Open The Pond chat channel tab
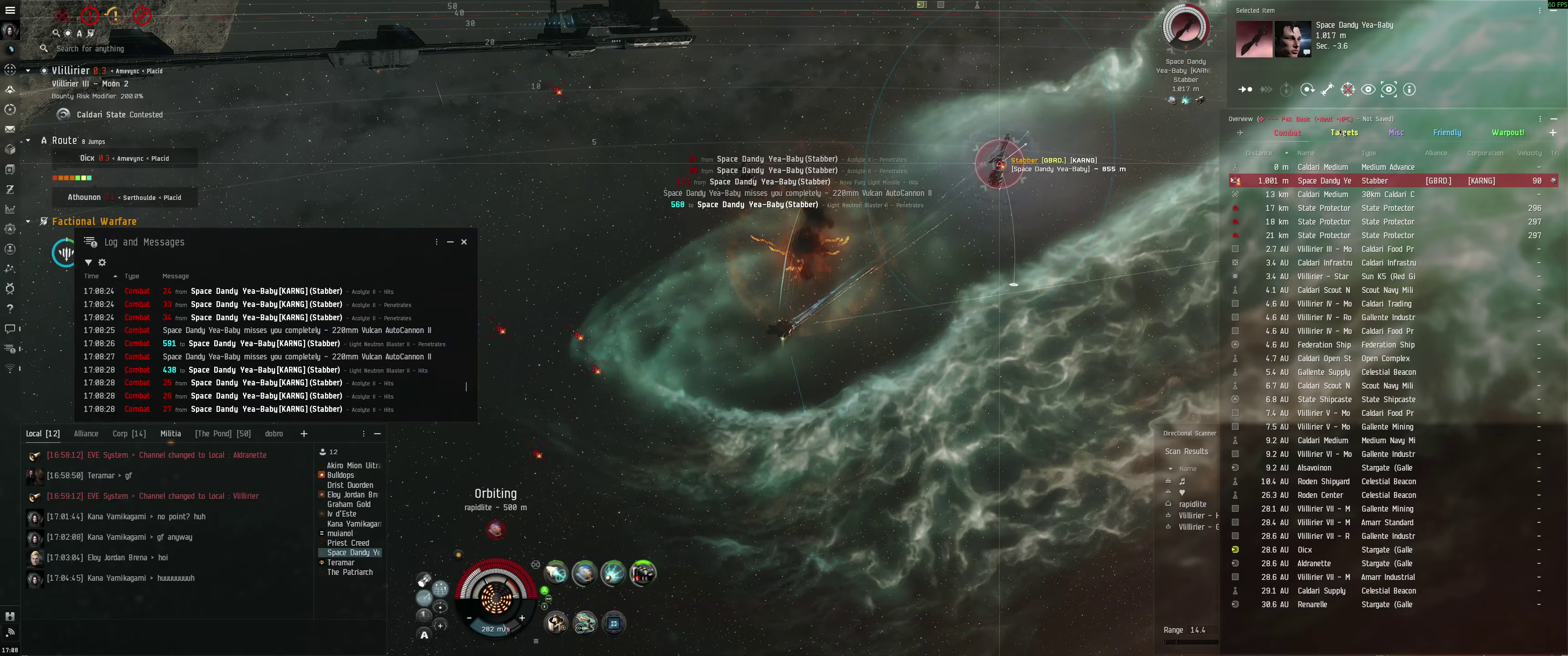The image size is (1568, 656). coord(223,434)
